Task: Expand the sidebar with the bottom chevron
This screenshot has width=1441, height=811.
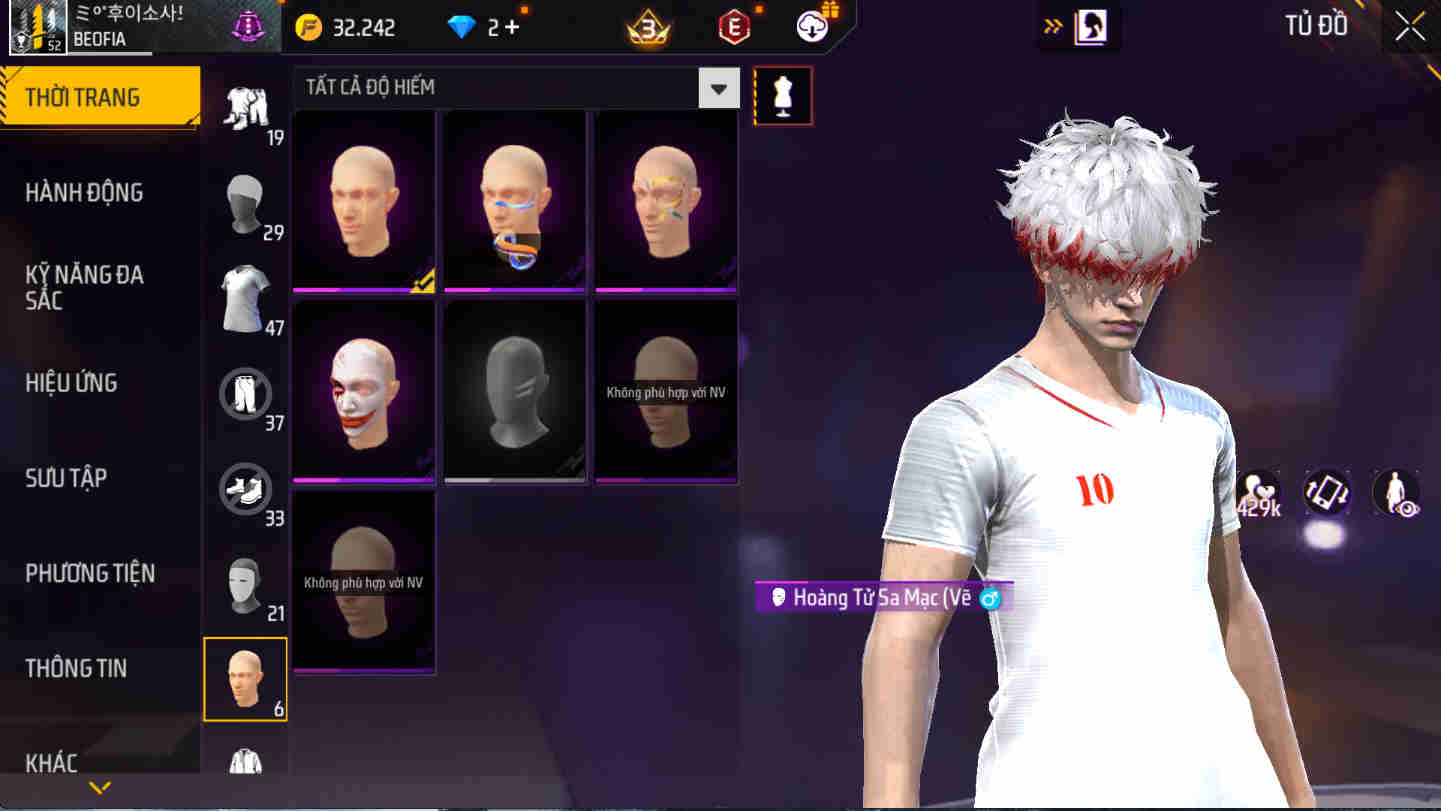Action: [x=97, y=787]
